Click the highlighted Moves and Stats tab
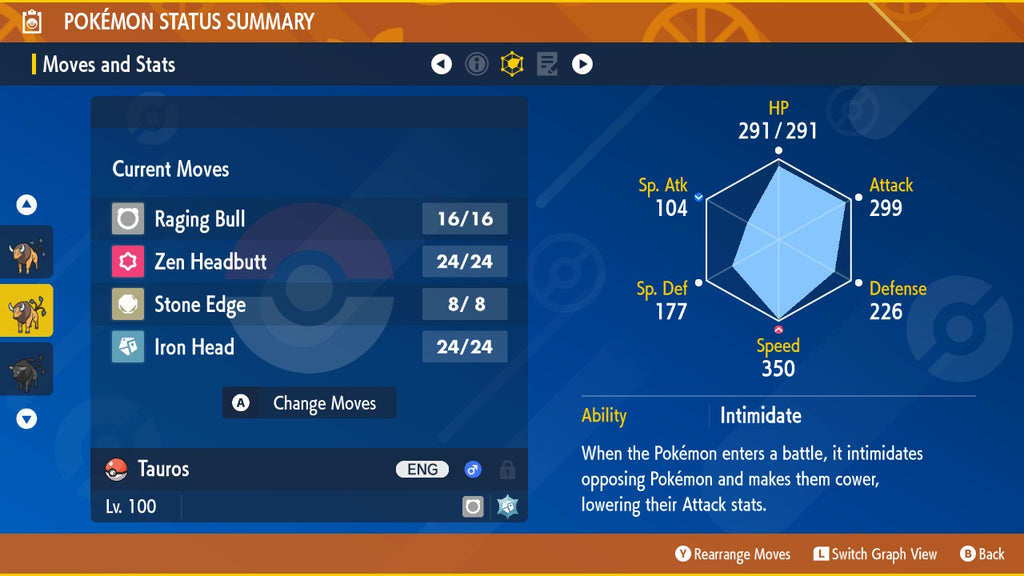The image size is (1024, 576). (512, 65)
